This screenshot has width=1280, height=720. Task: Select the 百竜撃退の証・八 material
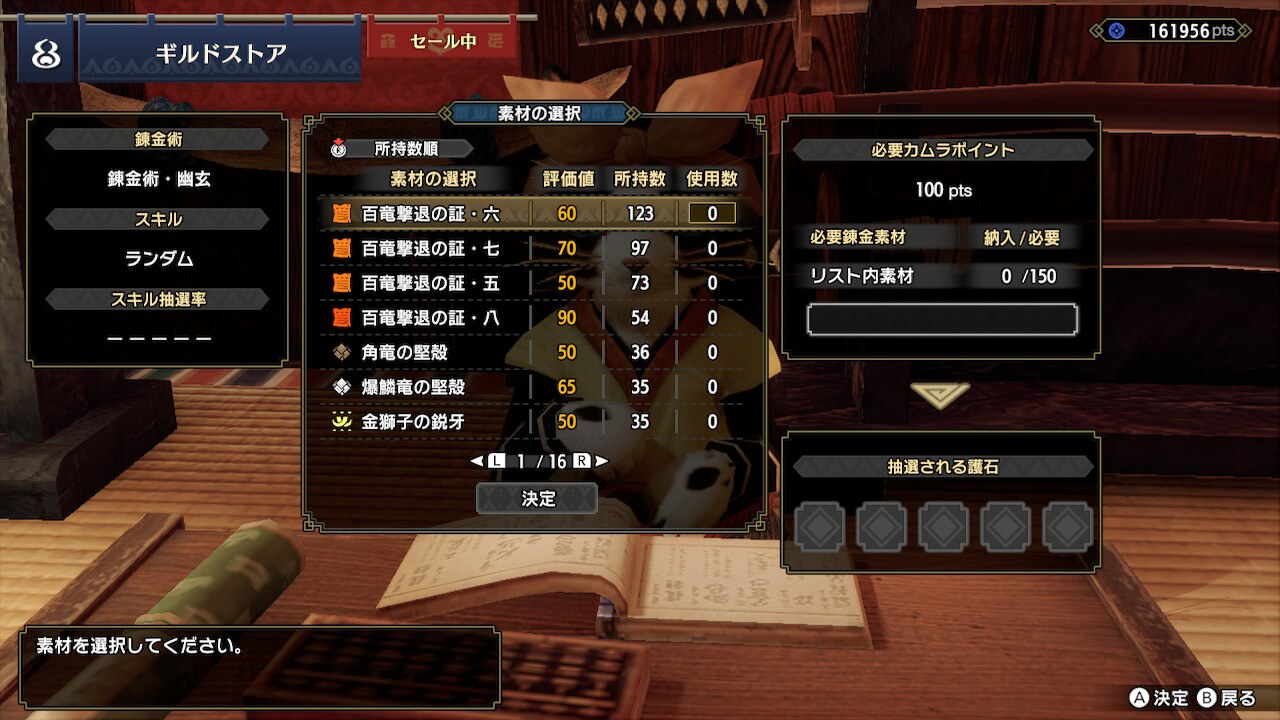coord(430,318)
